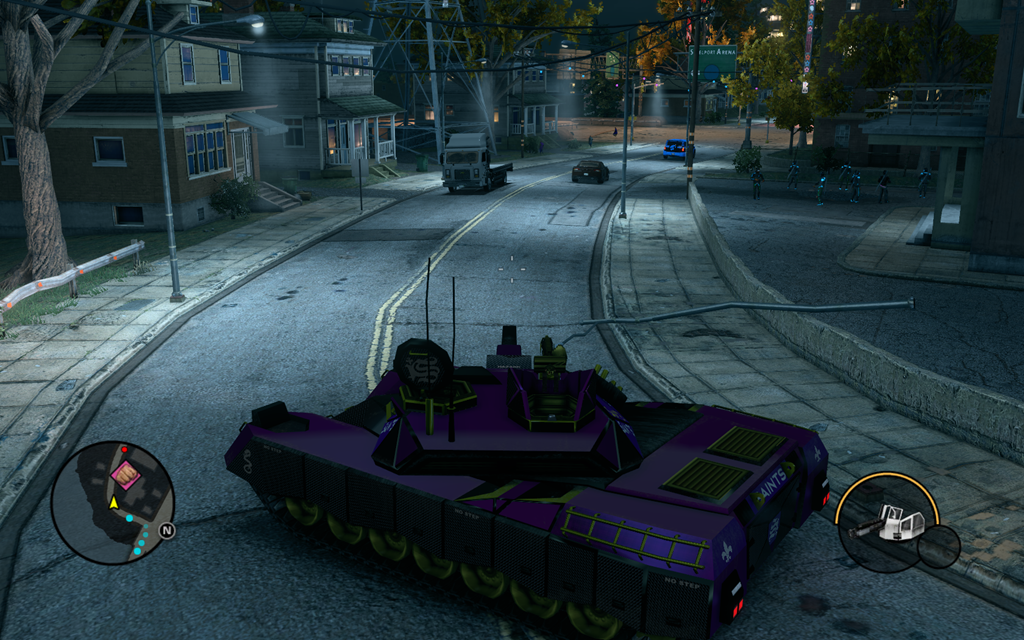
Task: Click the circular minimap
Action: click(x=112, y=502)
